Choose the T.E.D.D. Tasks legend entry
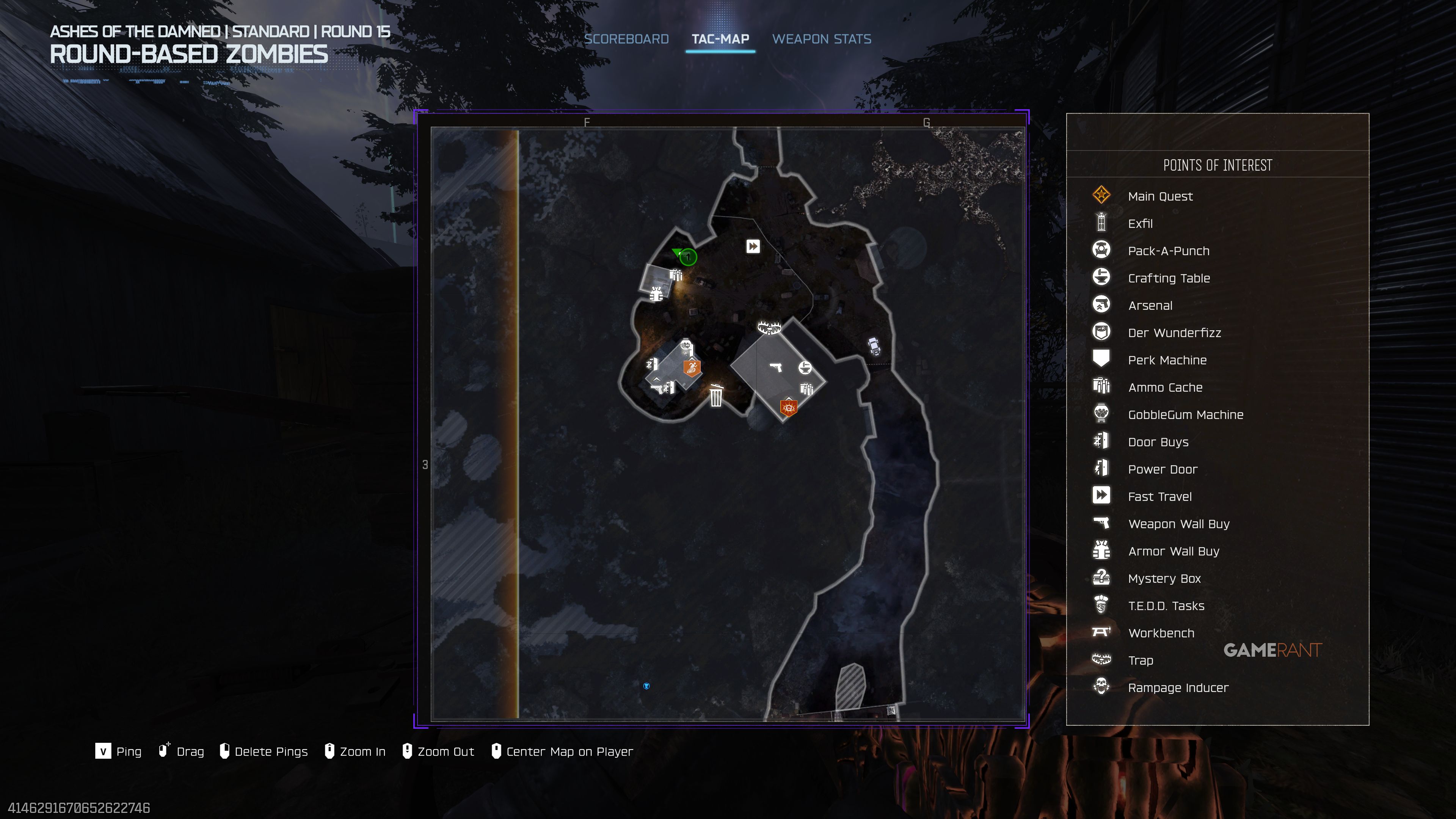The width and height of the screenshot is (1456, 819). [x=1166, y=606]
